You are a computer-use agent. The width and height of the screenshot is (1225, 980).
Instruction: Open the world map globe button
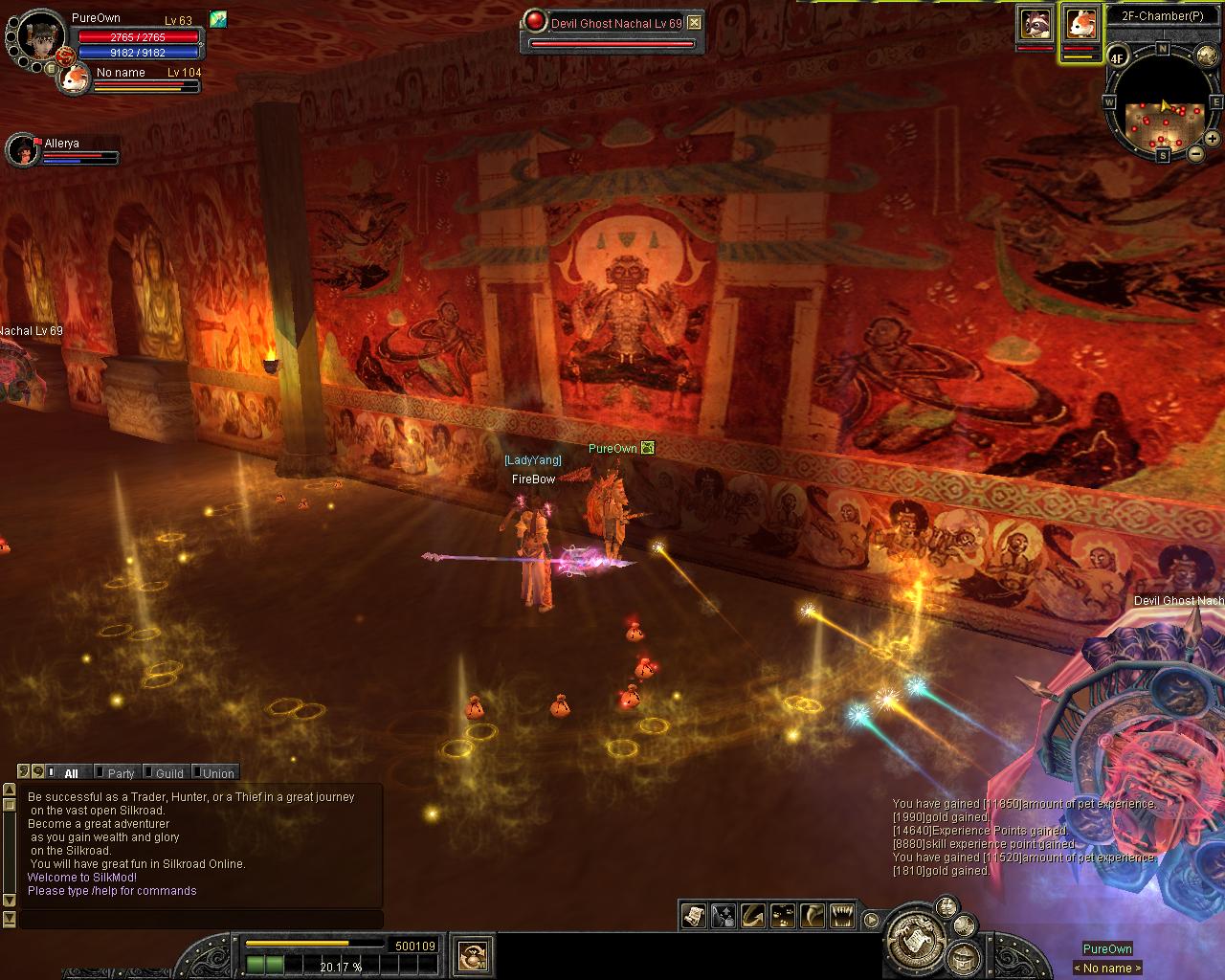tap(1206, 56)
